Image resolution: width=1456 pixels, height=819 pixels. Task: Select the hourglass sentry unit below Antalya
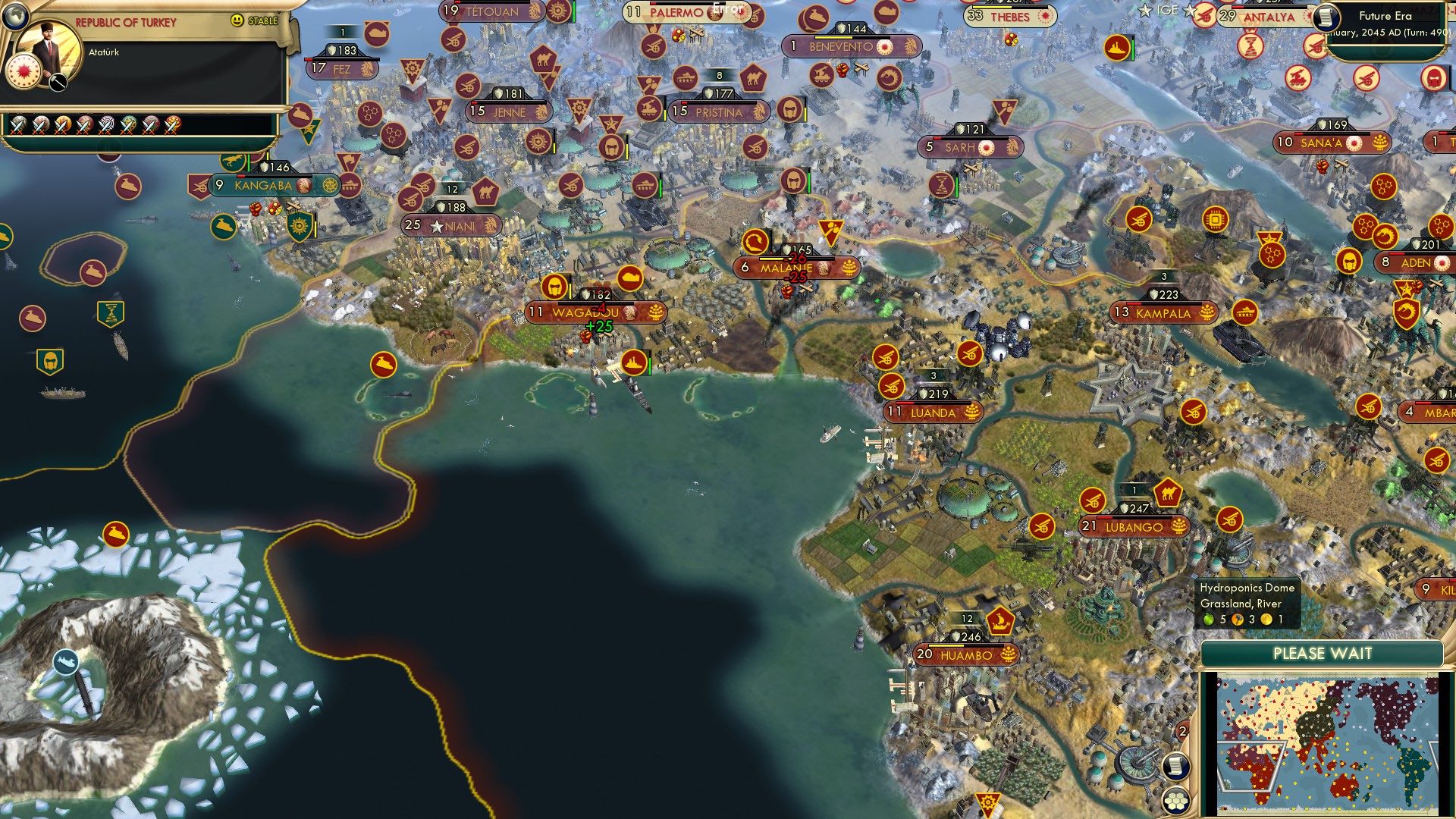(x=1249, y=46)
